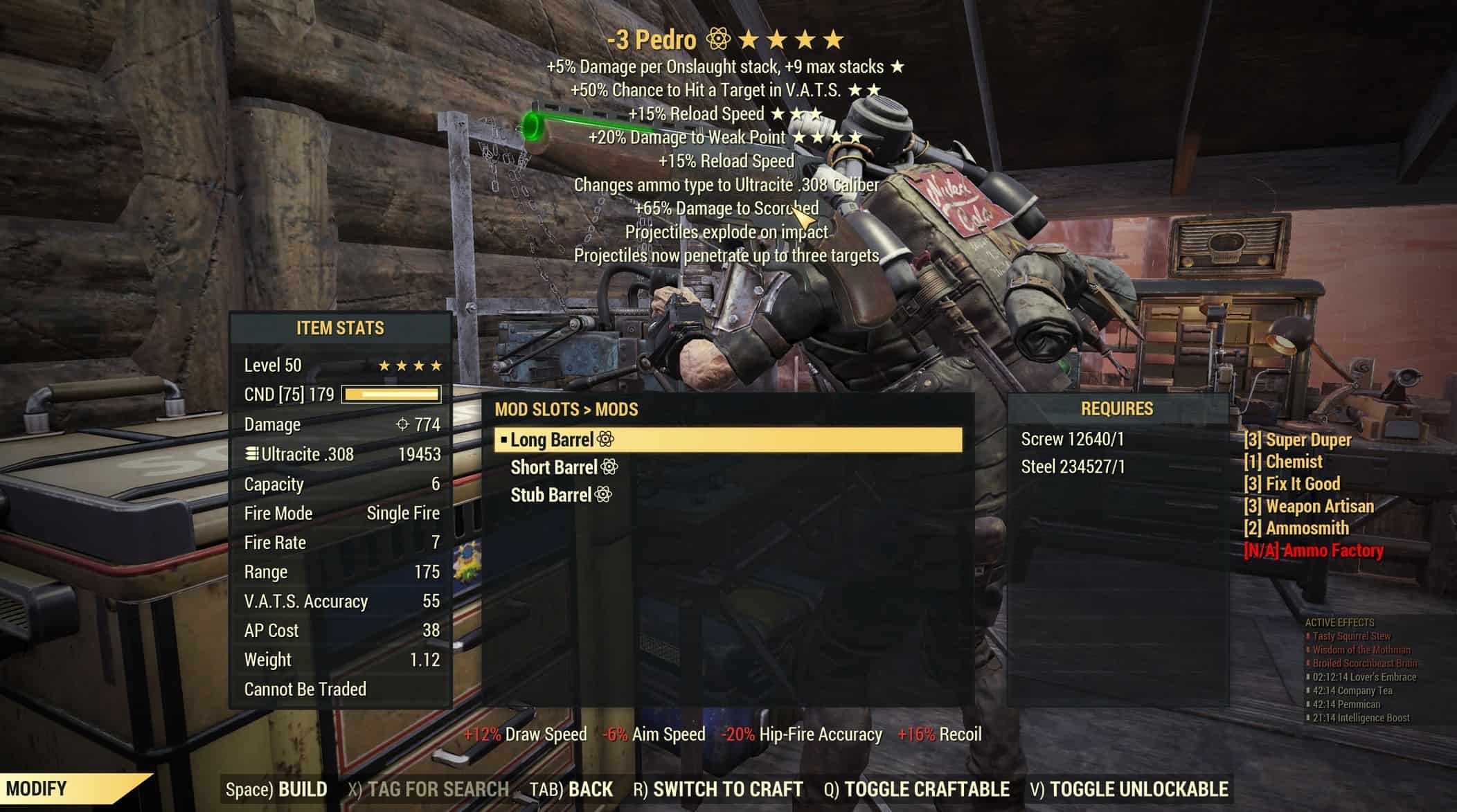Click the BUILD option in the bottom bar

coord(277,789)
